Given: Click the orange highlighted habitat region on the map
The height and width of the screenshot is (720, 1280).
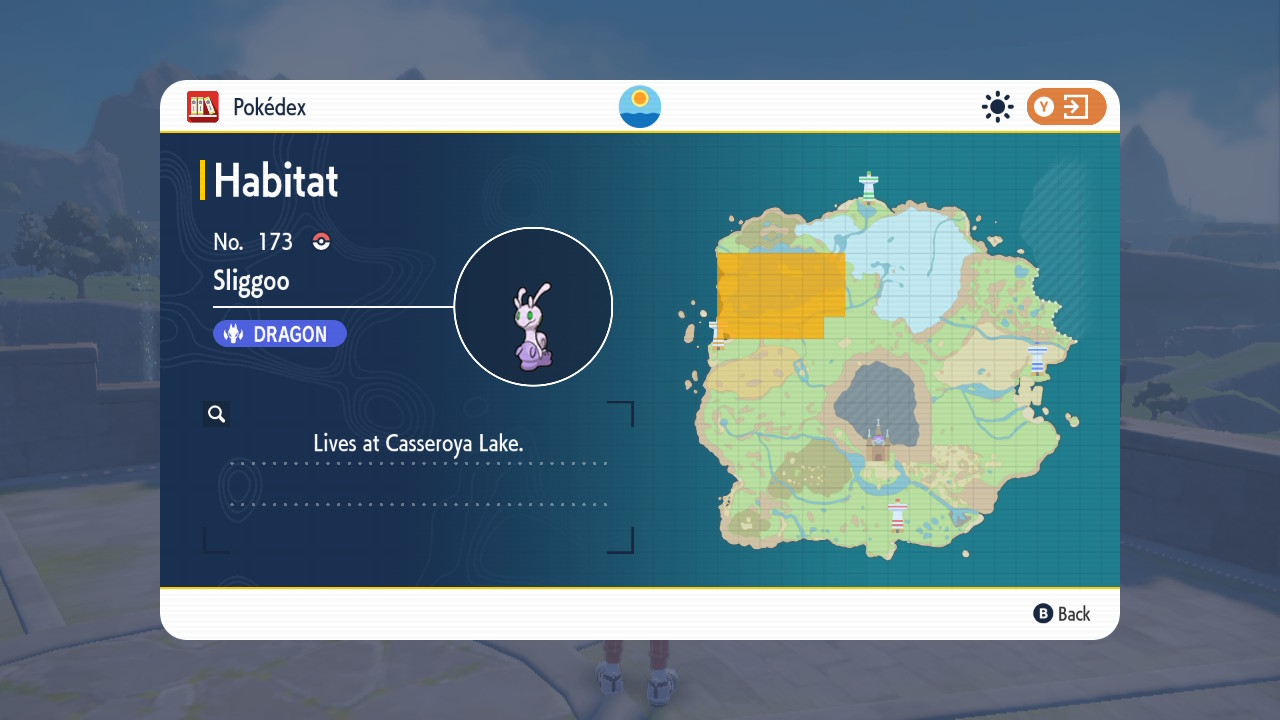Looking at the screenshot, I should tap(780, 288).
